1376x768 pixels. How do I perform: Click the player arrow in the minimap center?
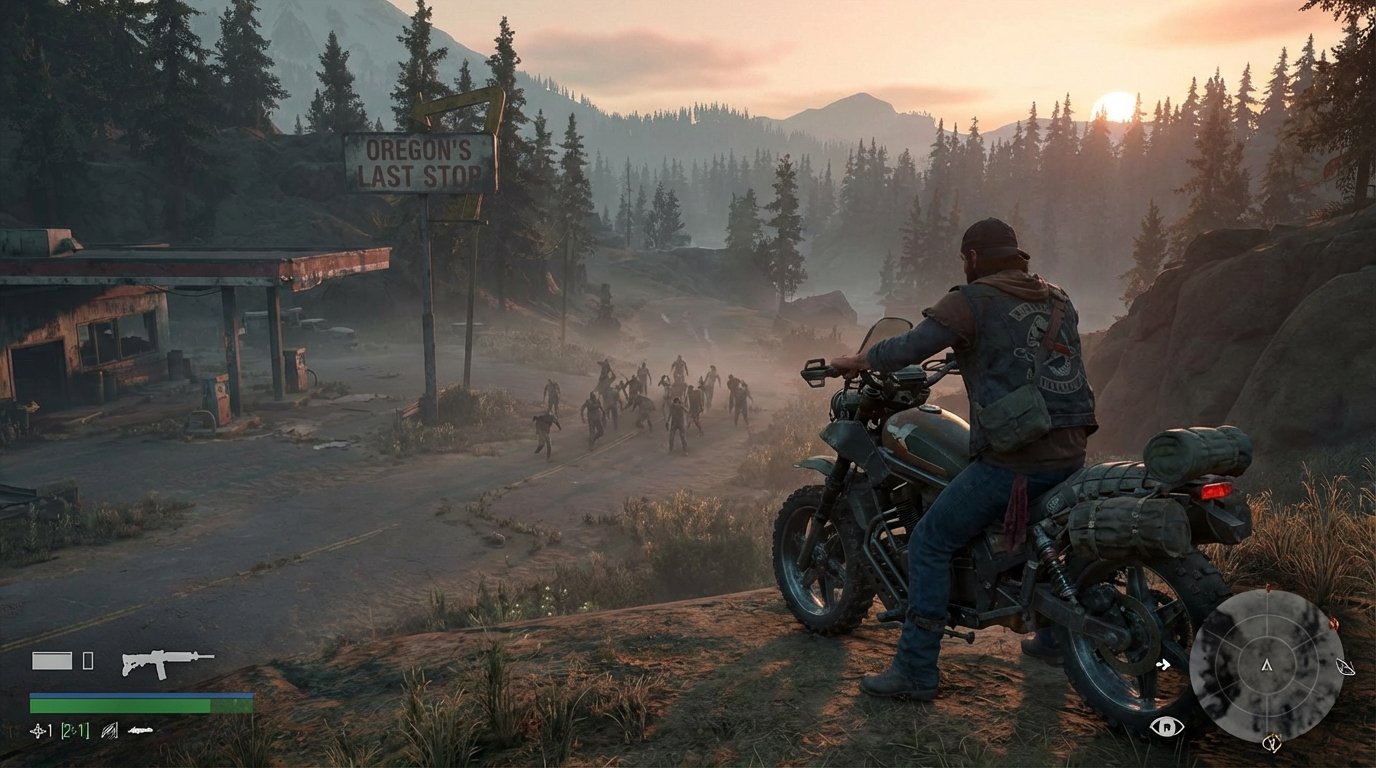(x=1267, y=668)
